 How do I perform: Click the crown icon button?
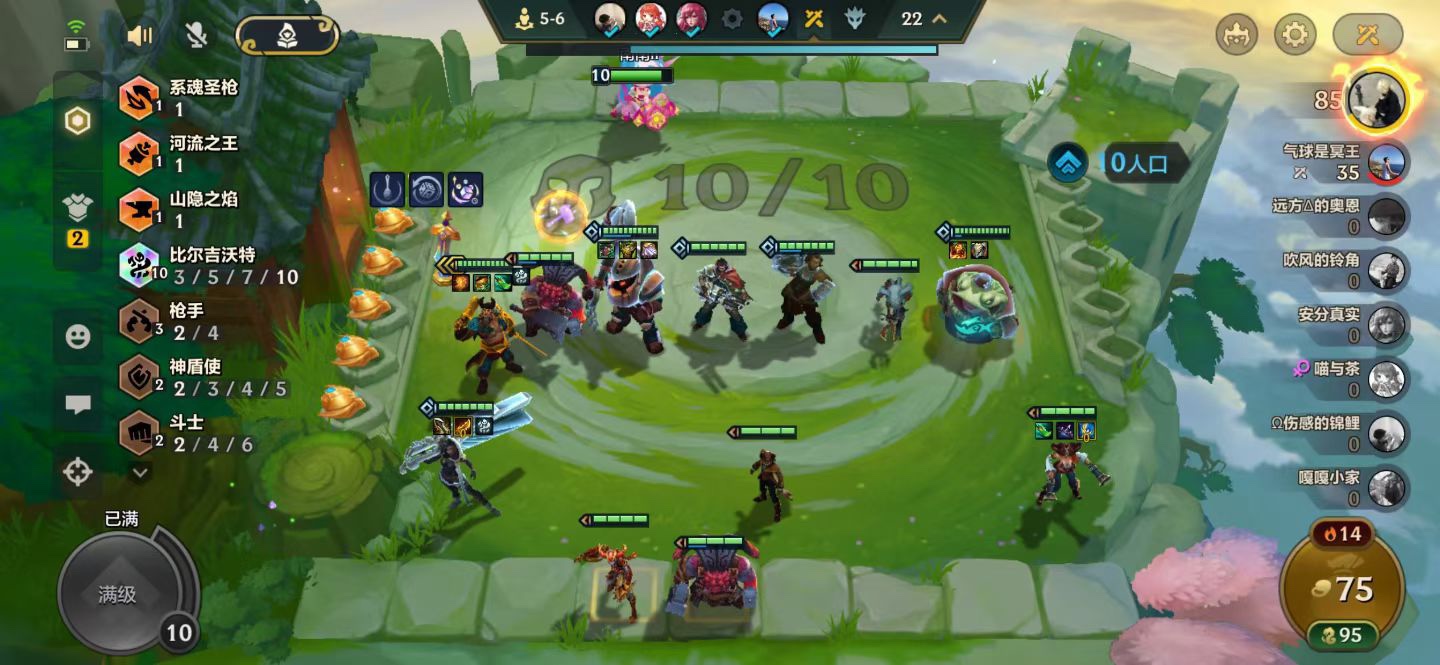click(1237, 36)
